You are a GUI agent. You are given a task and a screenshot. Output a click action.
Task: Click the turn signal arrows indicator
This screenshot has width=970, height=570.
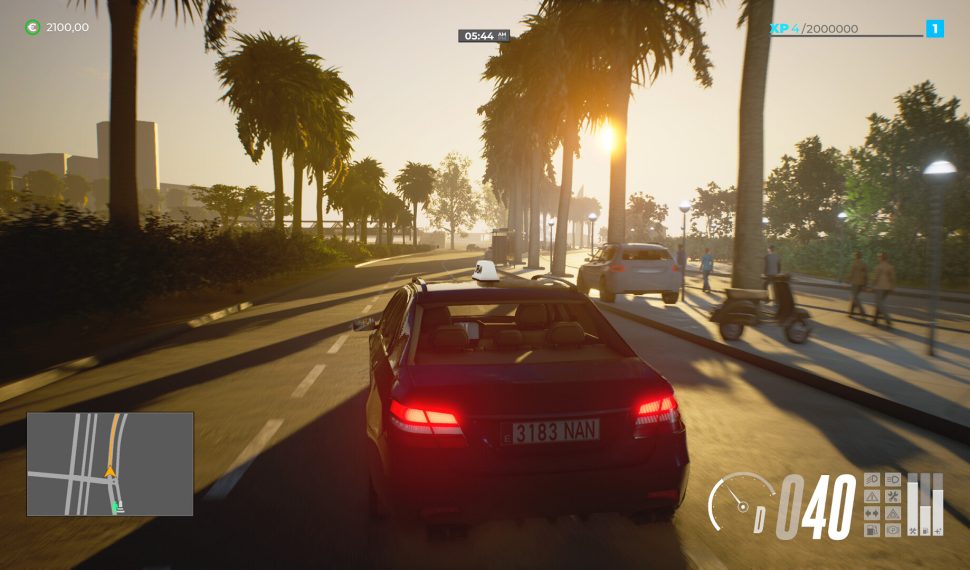[871, 513]
